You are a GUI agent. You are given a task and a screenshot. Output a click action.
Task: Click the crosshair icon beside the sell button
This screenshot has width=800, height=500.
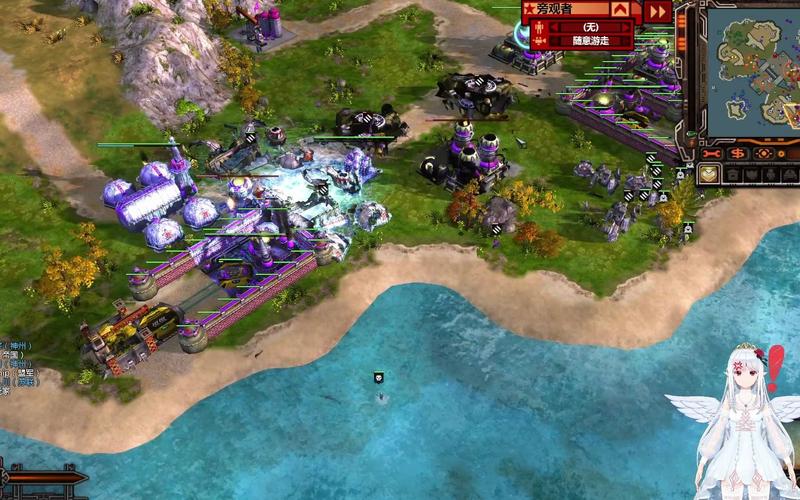click(765, 154)
